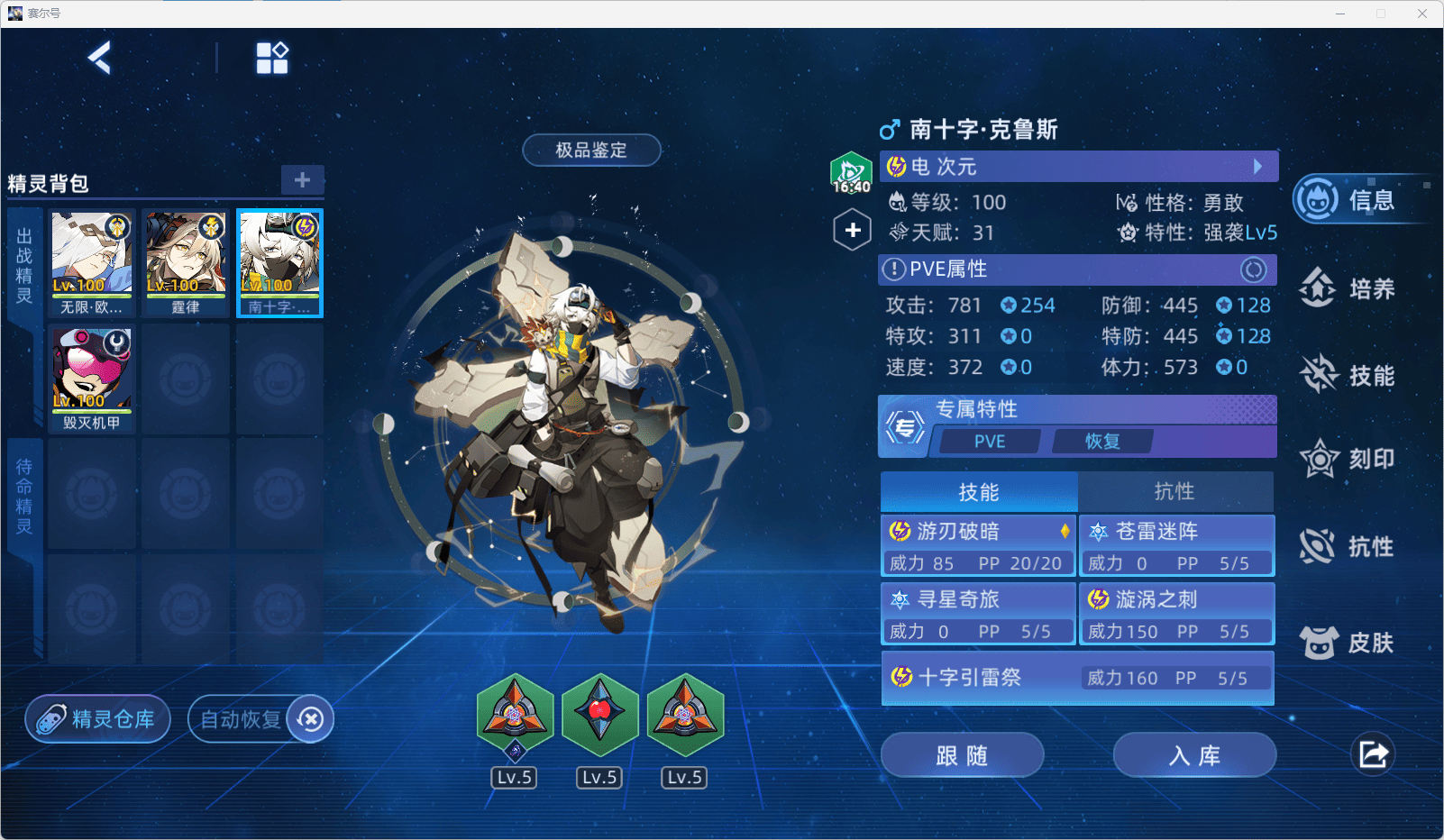Open the 培养 training menu
Viewport: 1444px width, 840px height.
[1349, 288]
